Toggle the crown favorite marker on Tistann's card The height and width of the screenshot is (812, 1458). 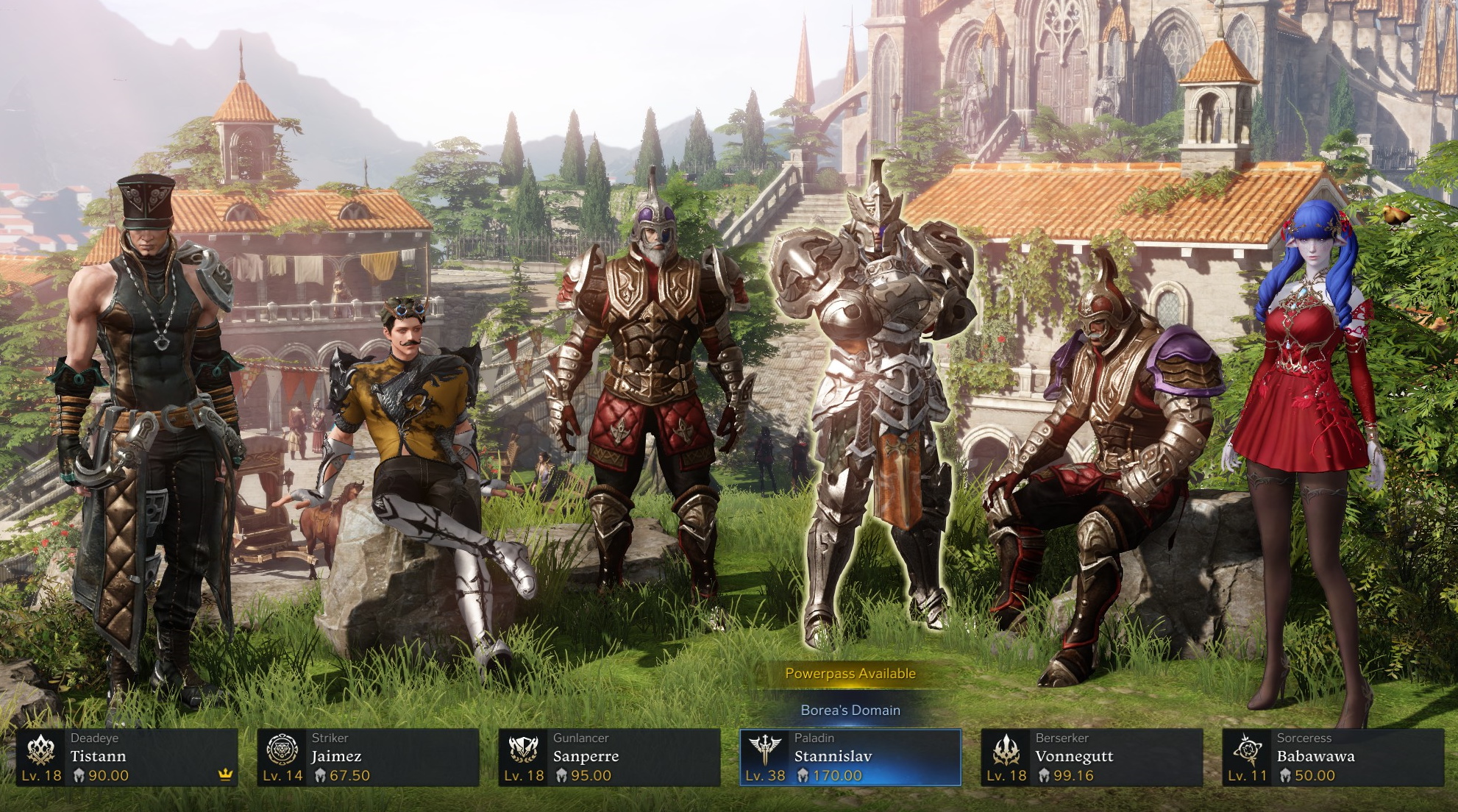coord(227,774)
